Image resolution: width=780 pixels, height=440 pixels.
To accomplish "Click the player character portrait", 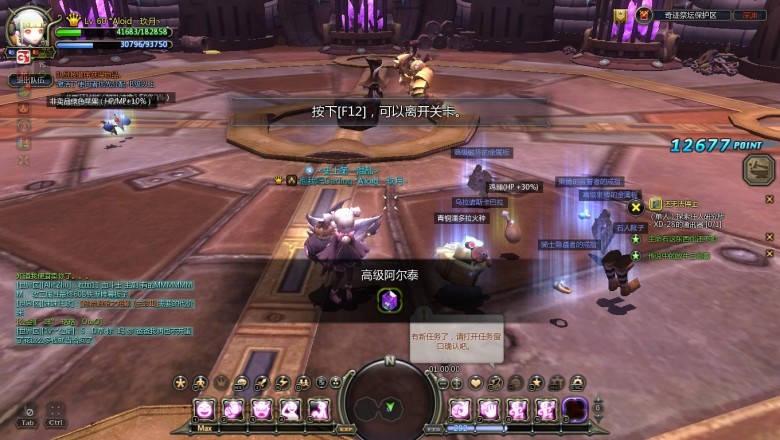I will (x=26, y=28).
